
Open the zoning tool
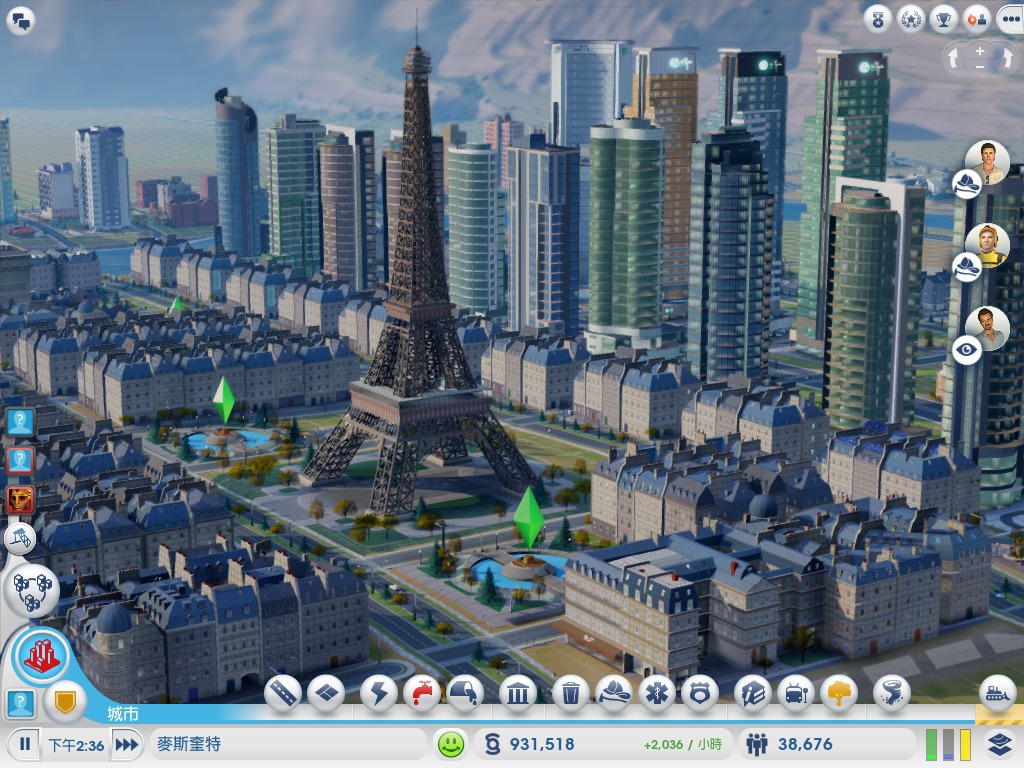[x=327, y=692]
